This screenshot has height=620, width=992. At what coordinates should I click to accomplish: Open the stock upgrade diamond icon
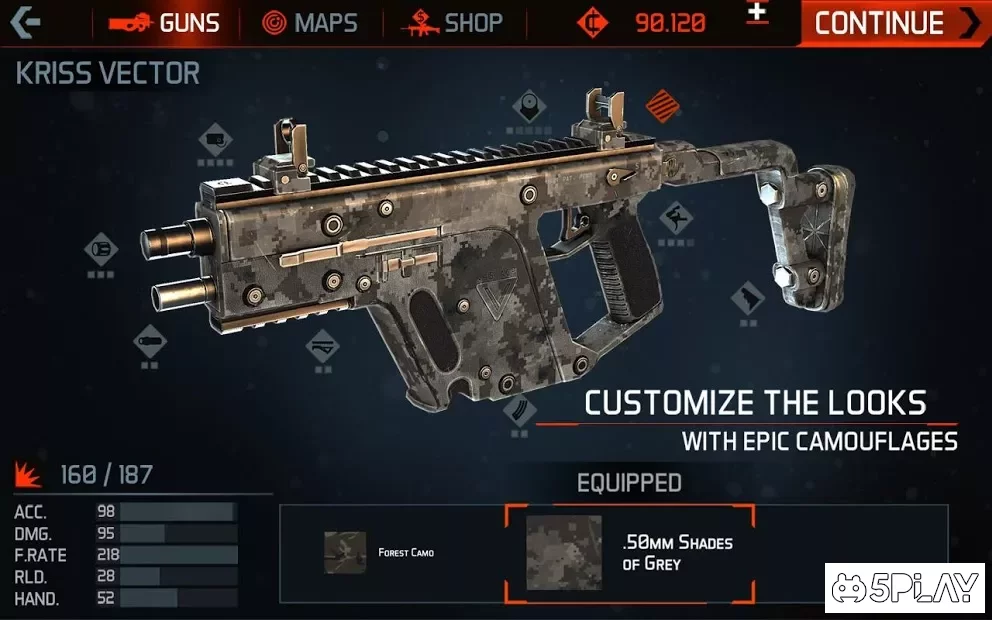point(748,297)
